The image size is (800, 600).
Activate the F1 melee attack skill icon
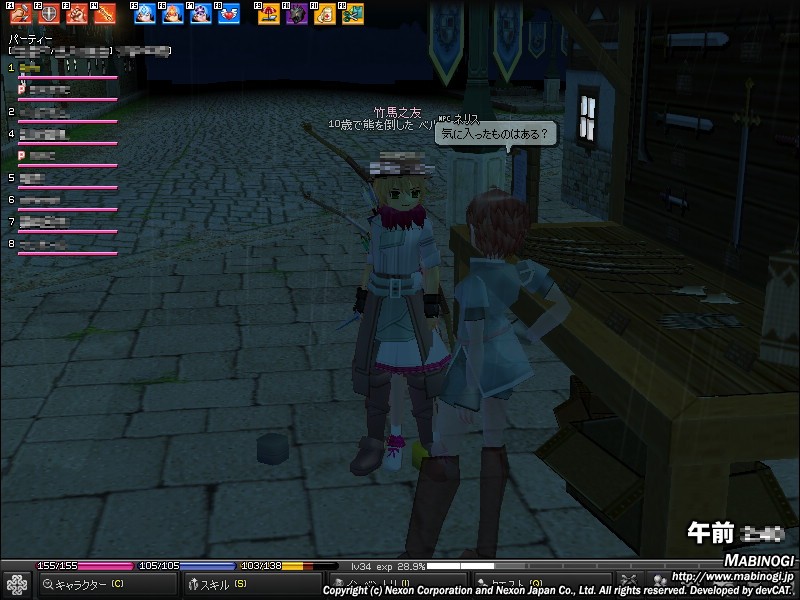pos(21,14)
